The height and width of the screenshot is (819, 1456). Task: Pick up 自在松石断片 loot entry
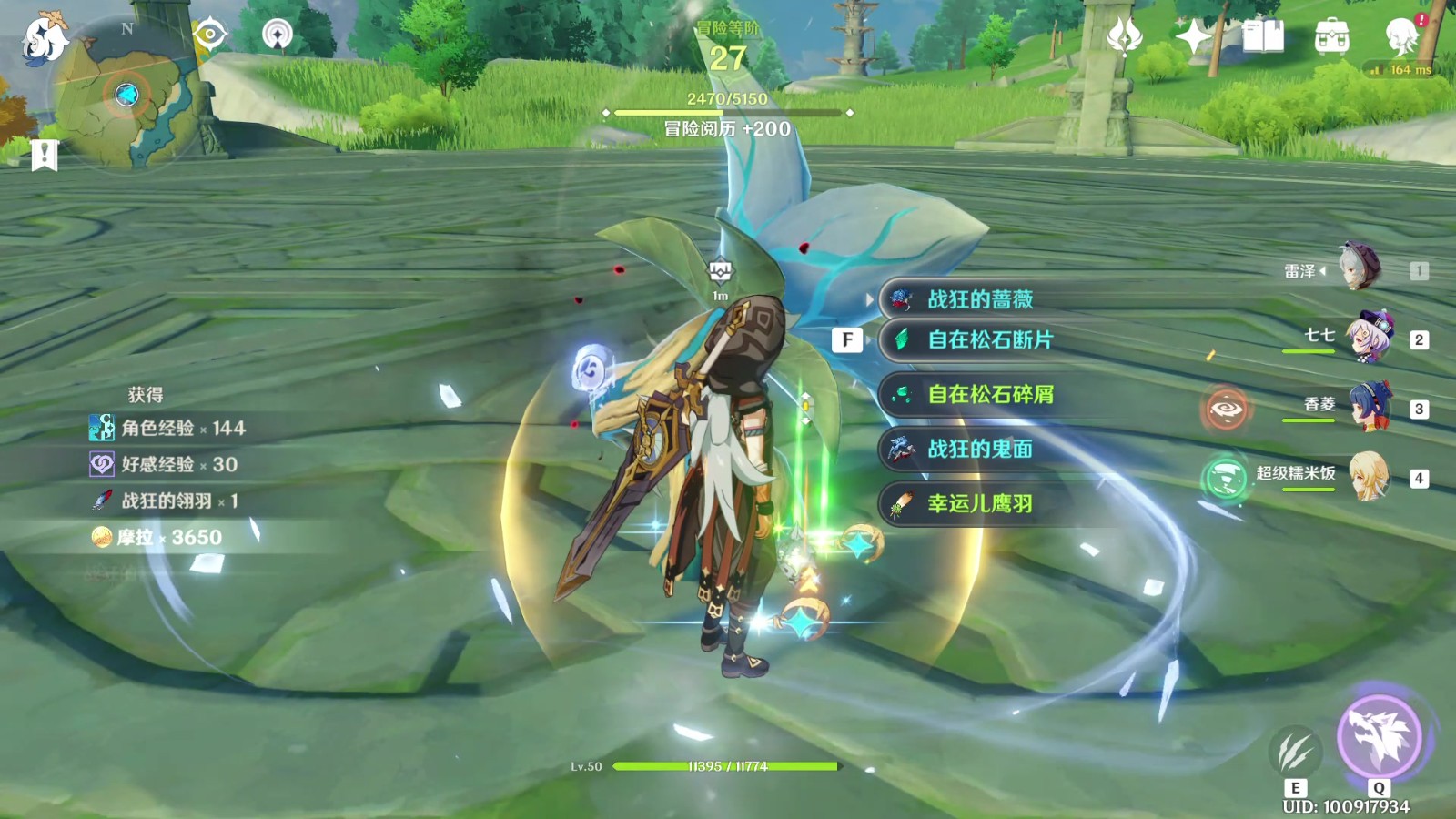pyautogui.click(x=990, y=339)
